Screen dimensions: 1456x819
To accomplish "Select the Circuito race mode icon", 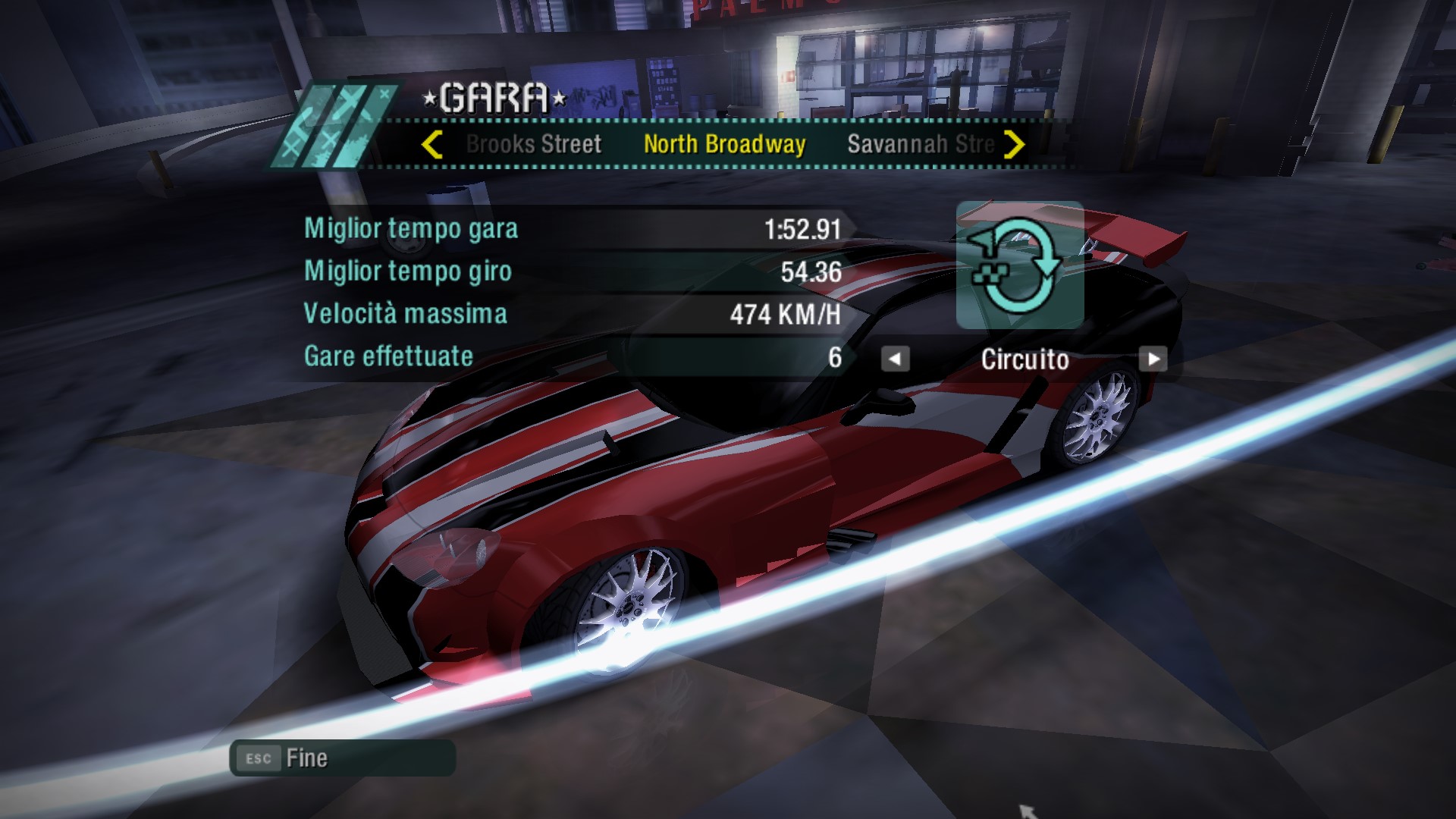I will (x=1019, y=265).
